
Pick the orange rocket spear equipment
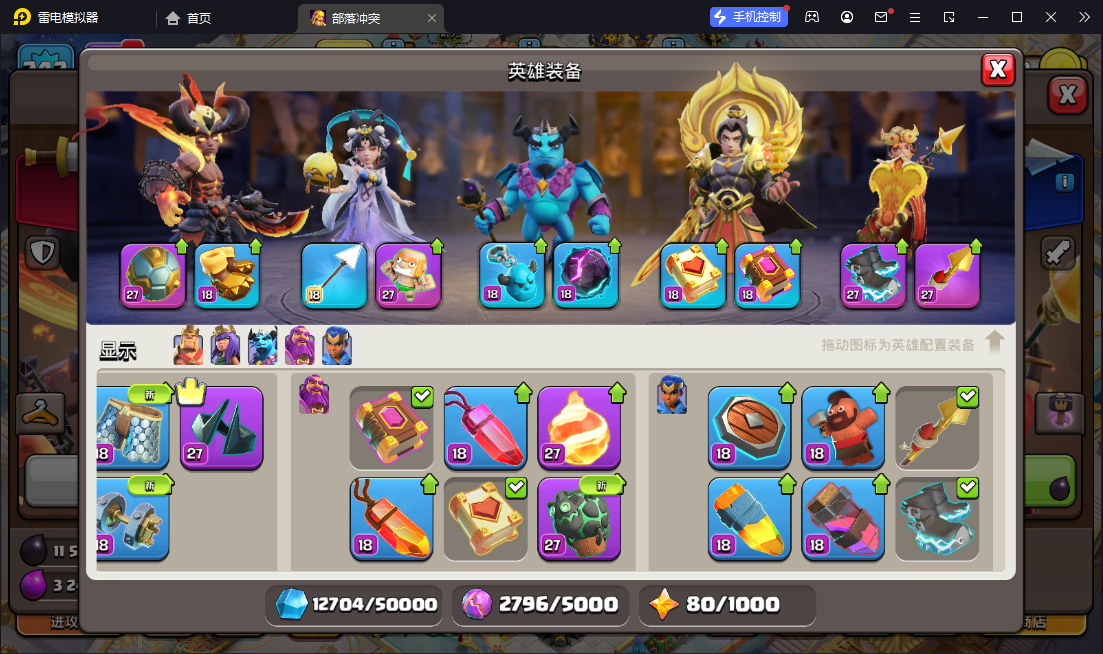(x=749, y=518)
